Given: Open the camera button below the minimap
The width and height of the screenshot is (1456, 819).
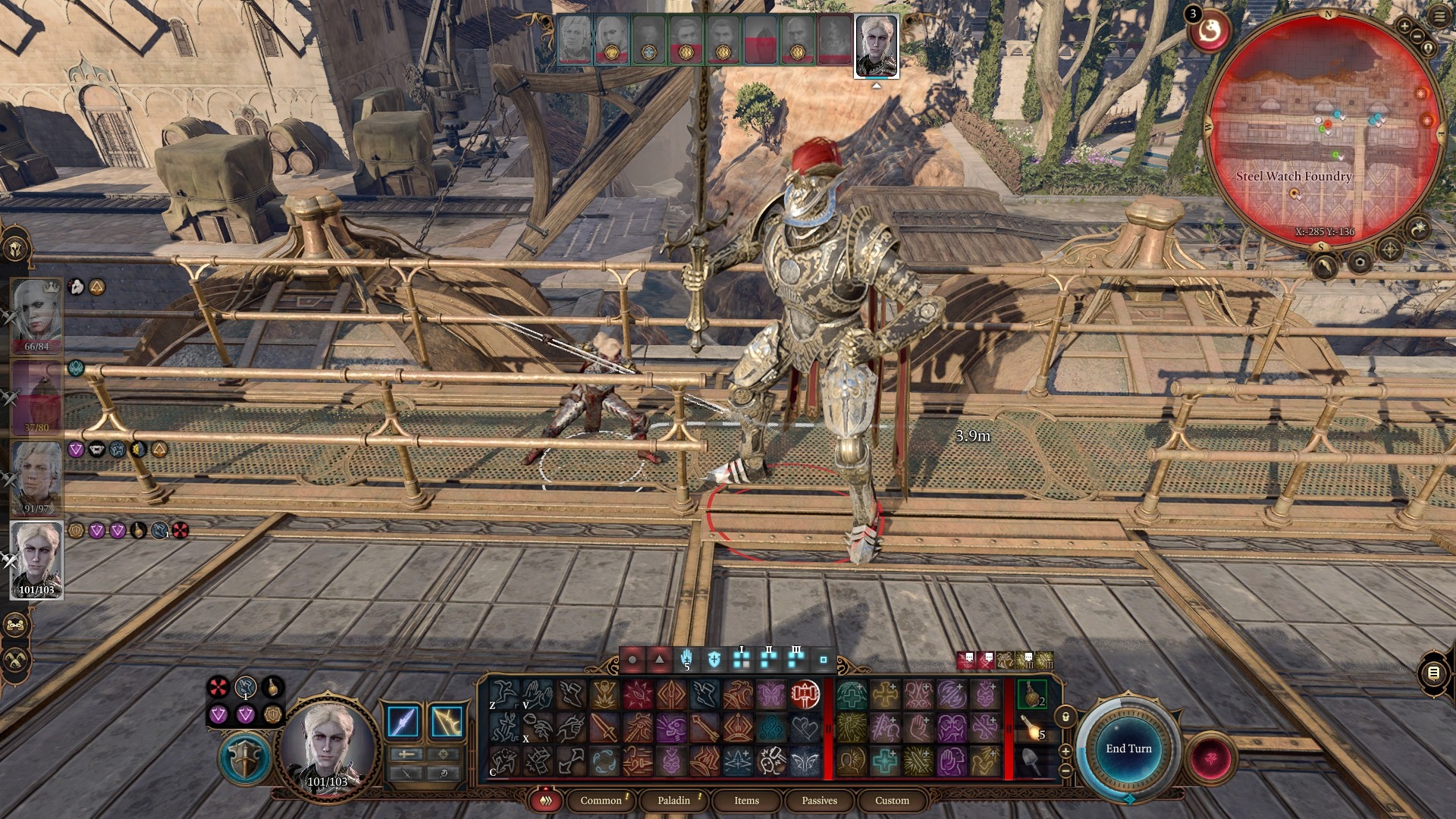Looking at the screenshot, I should click(x=1360, y=263).
